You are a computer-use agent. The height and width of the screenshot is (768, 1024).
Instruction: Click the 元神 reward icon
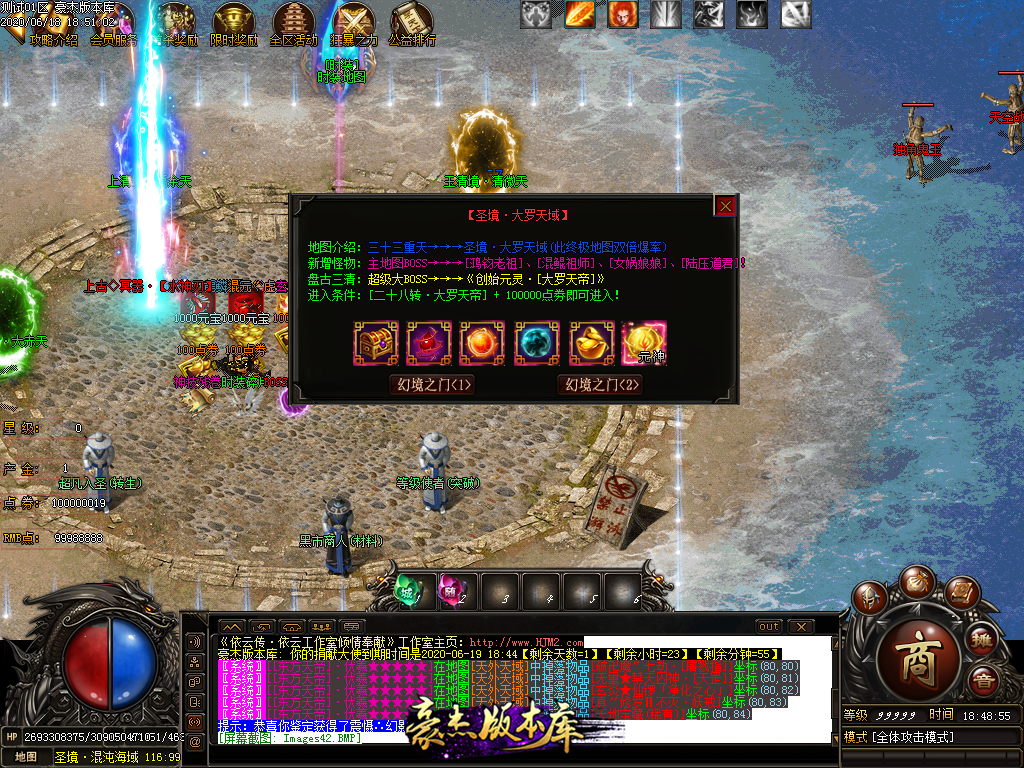click(x=645, y=343)
